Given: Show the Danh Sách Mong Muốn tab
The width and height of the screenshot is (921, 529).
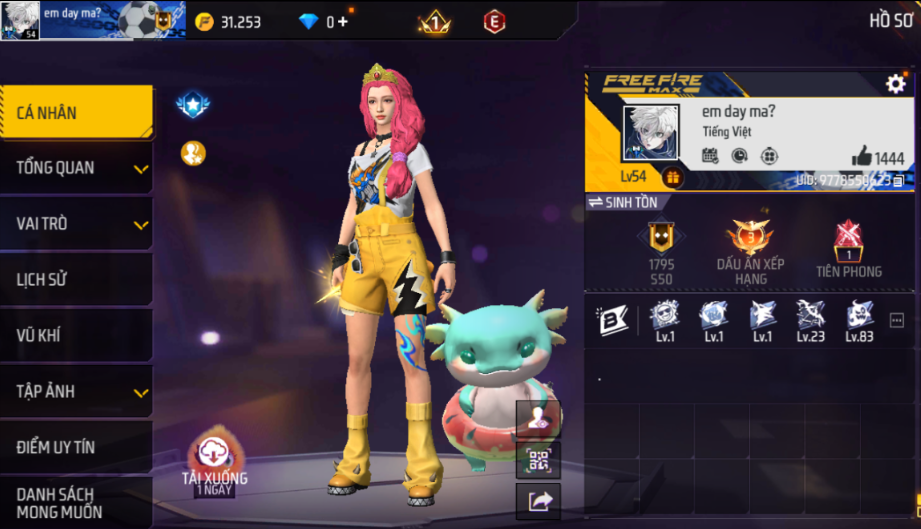Looking at the screenshot, I should click(x=76, y=503).
